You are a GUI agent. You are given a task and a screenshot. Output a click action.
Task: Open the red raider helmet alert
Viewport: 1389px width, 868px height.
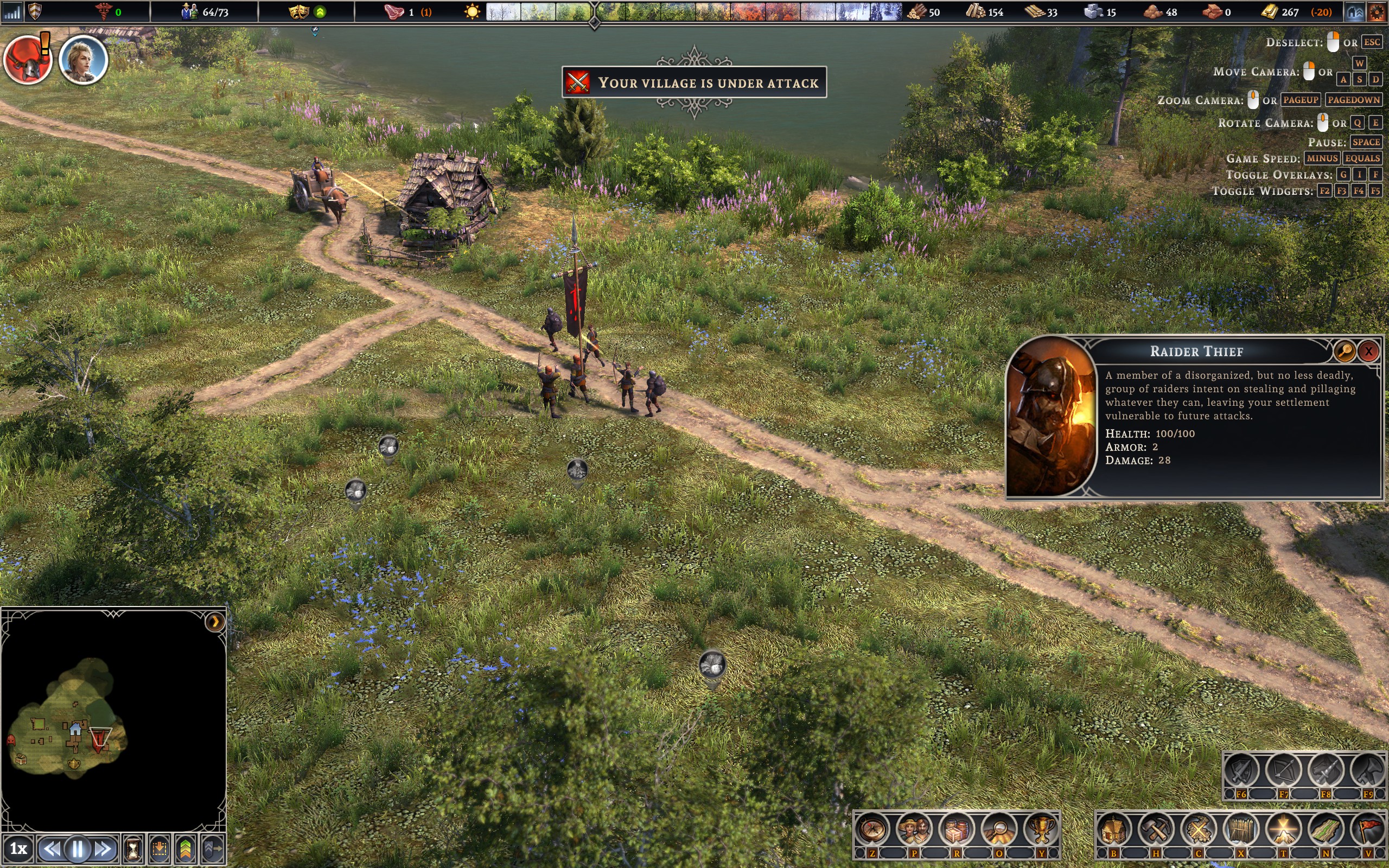click(x=28, y=60)
